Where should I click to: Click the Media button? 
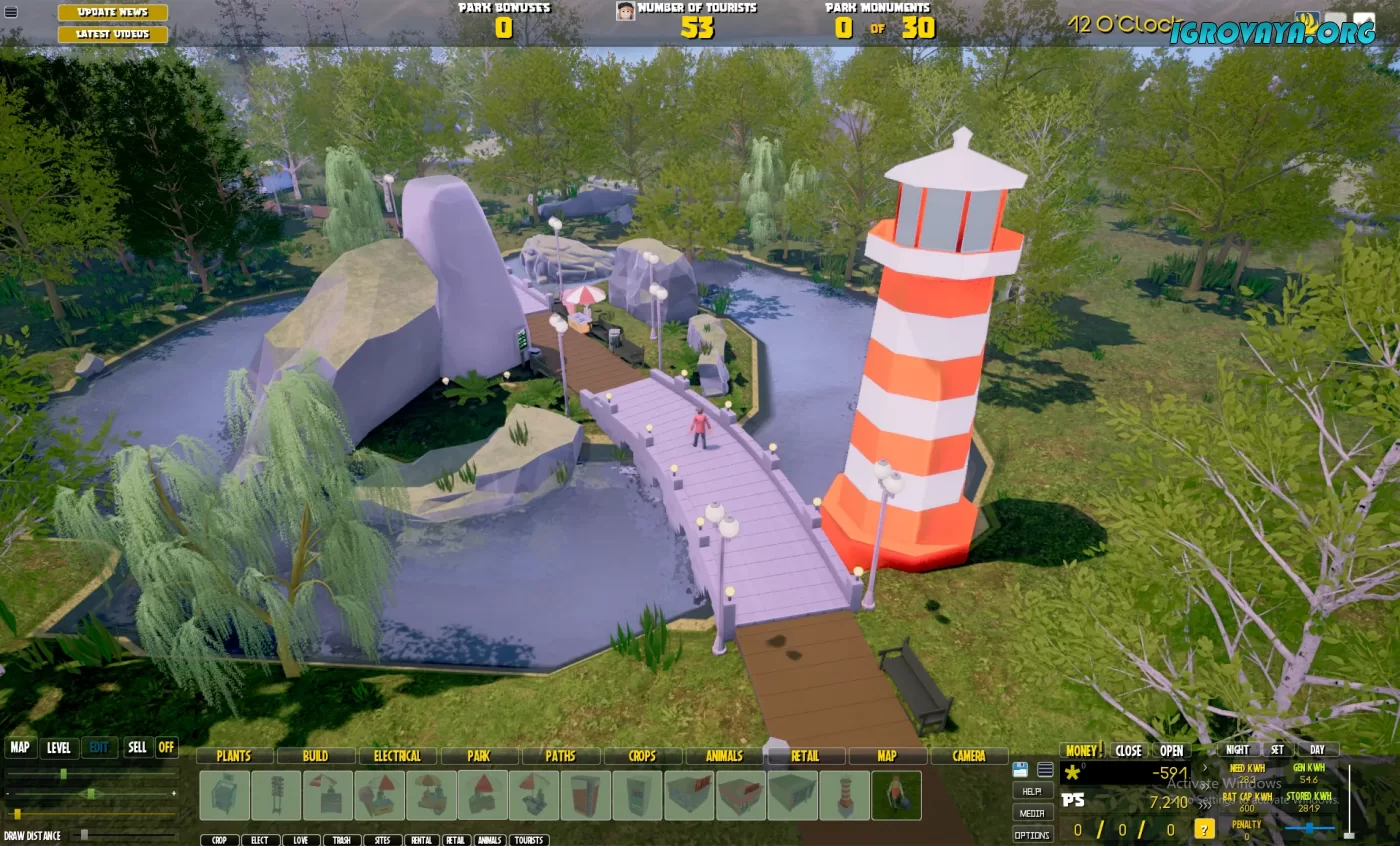click(1033, 813)
